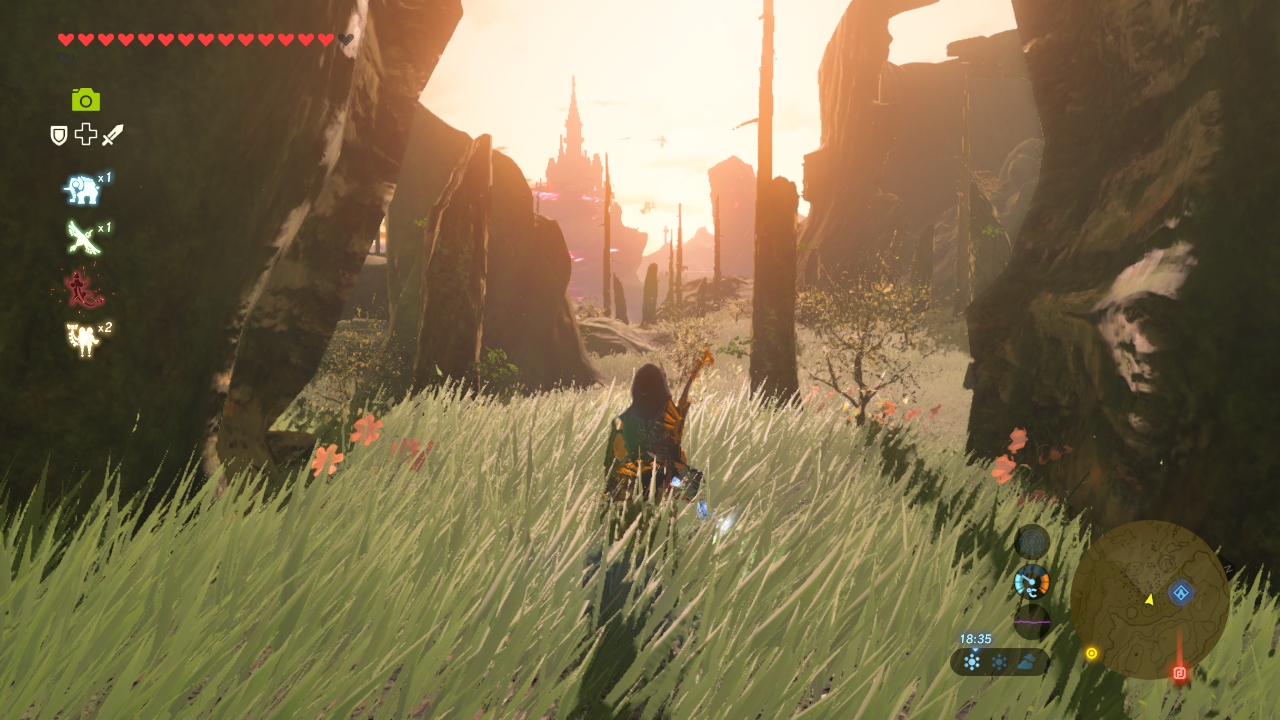Click the Sheikah Sensor signal icon

[x=1032, y=542]
